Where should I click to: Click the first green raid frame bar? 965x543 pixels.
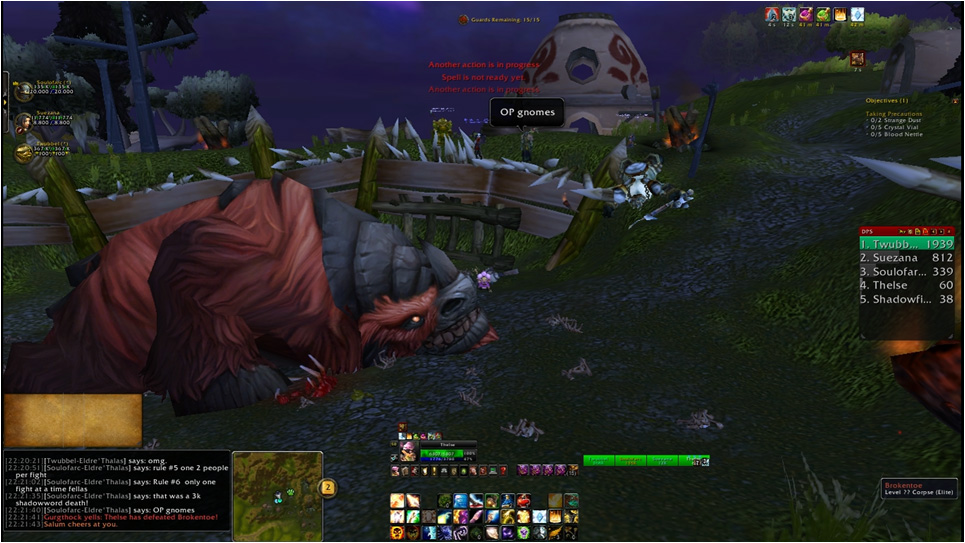(598, 461)
